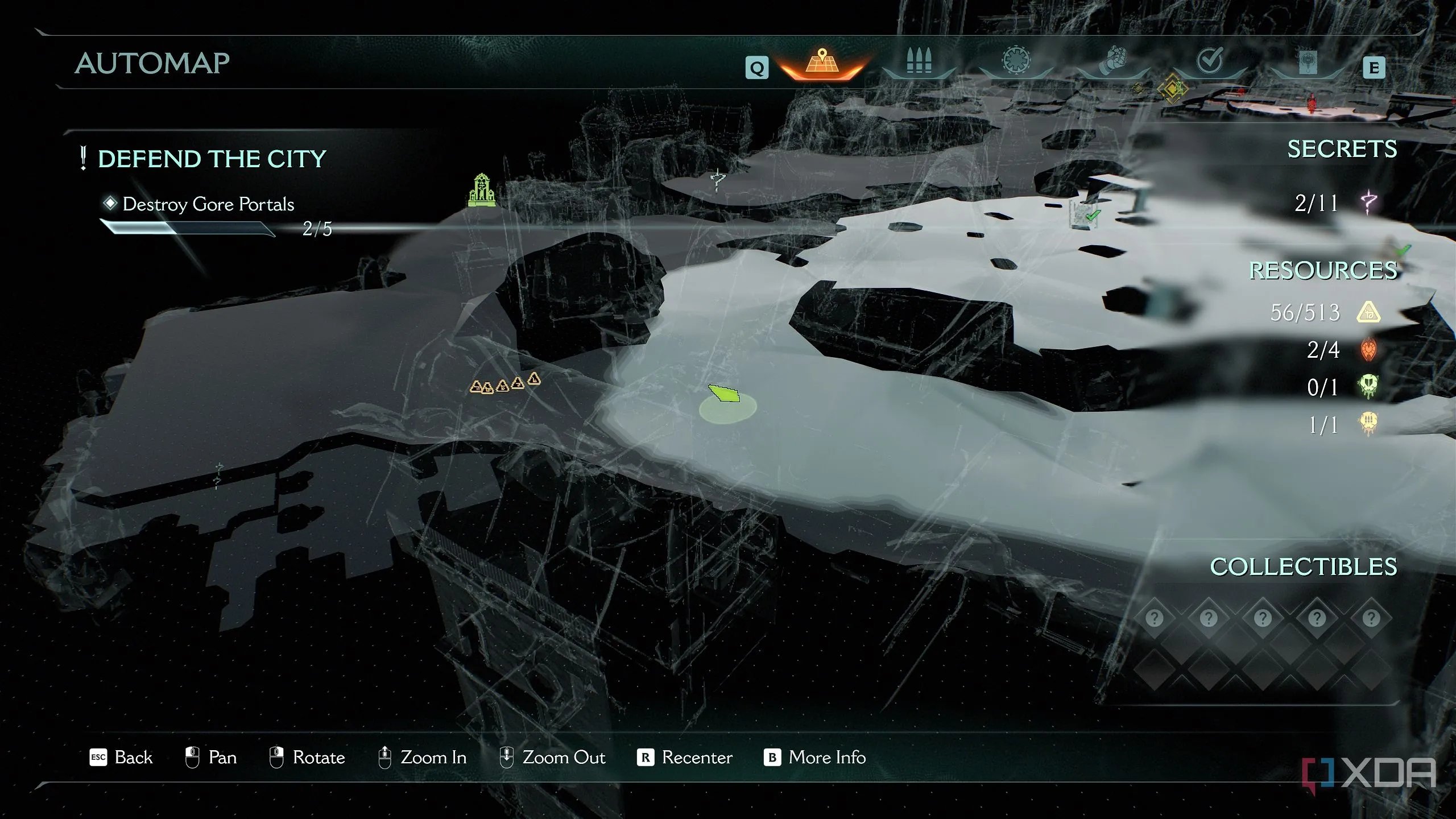Open More Info for the map
The width and height of the screenshot is (1456, 819).
pyautogui.click(x=815, y=758)
